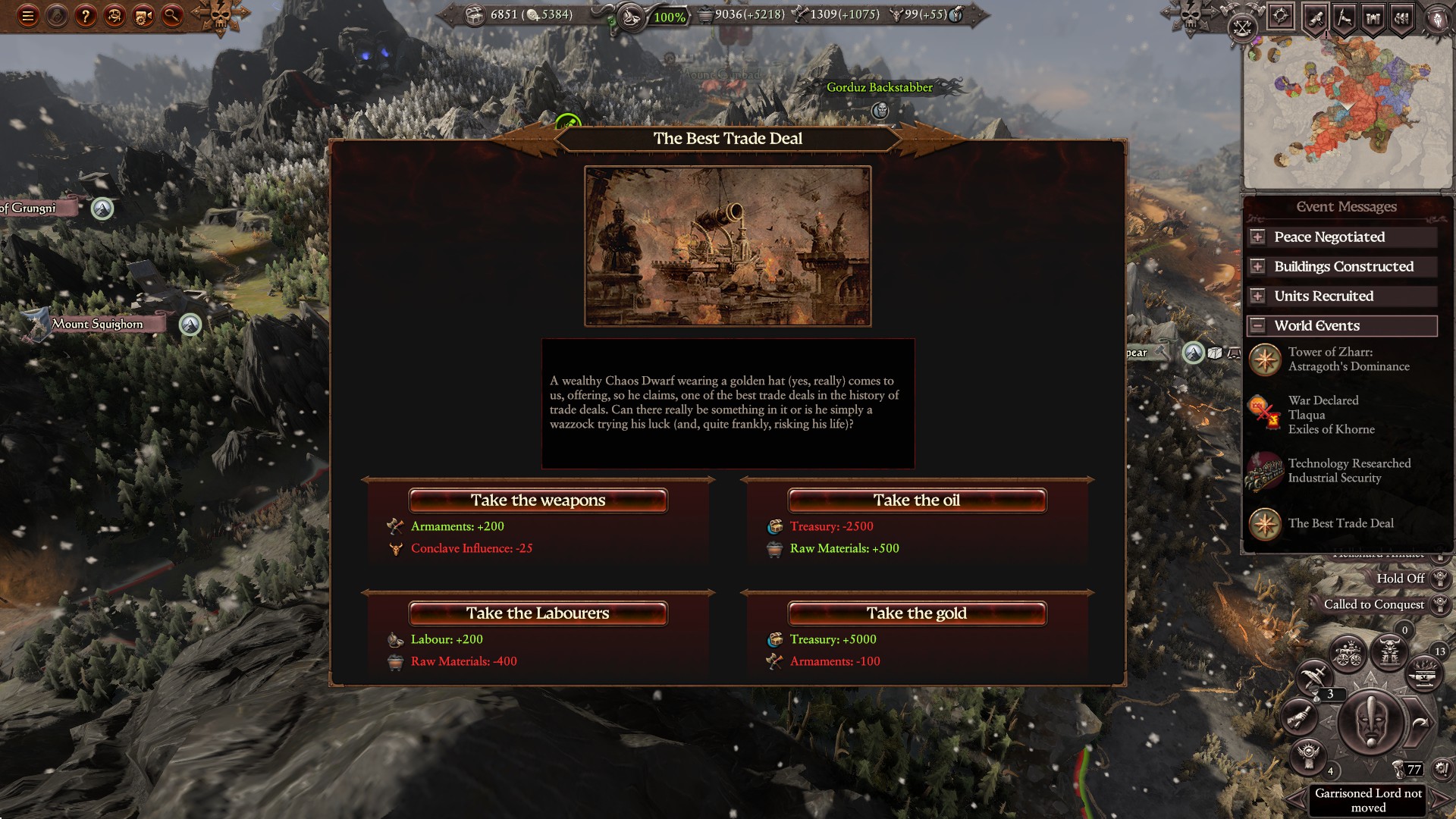1456x819 pixels.
Task: Choose the Take the gold option
Action: [917, 613]
